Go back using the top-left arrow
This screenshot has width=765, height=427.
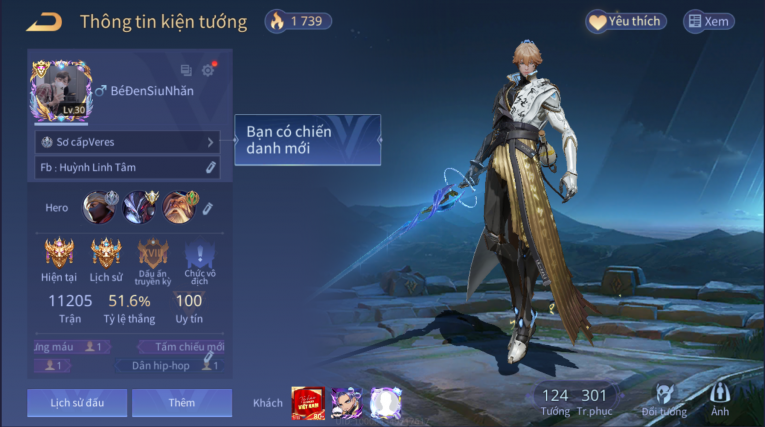point(44,21)
